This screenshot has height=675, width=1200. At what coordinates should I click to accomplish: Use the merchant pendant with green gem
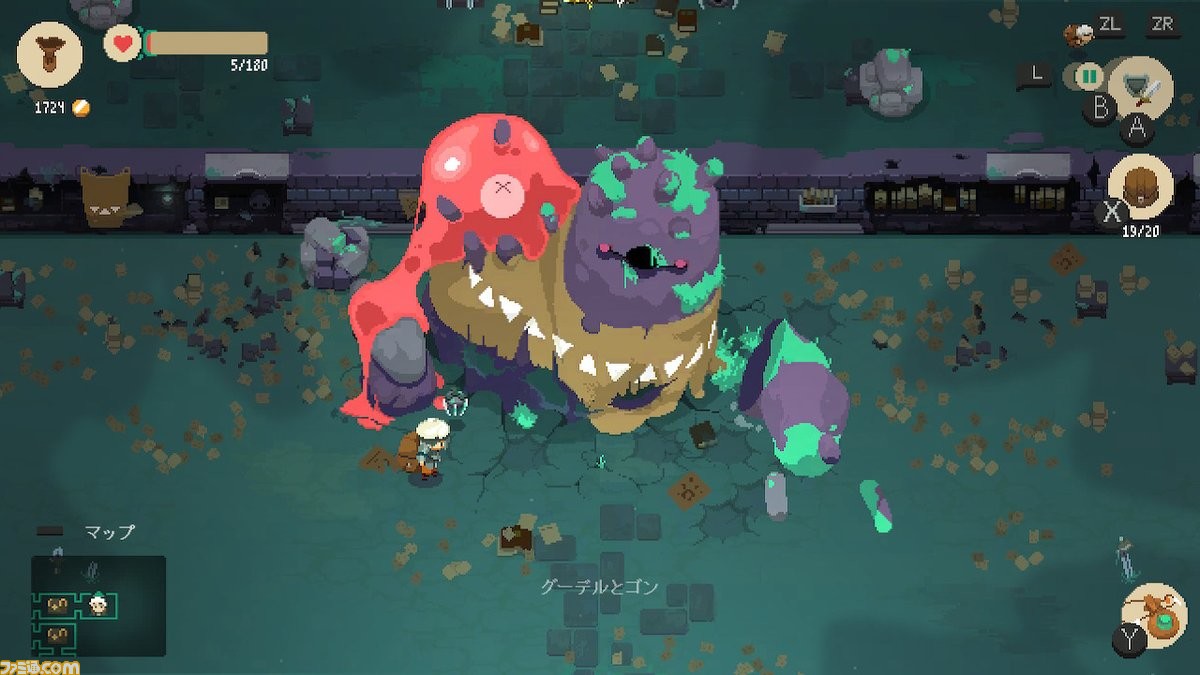point(1155,614)
